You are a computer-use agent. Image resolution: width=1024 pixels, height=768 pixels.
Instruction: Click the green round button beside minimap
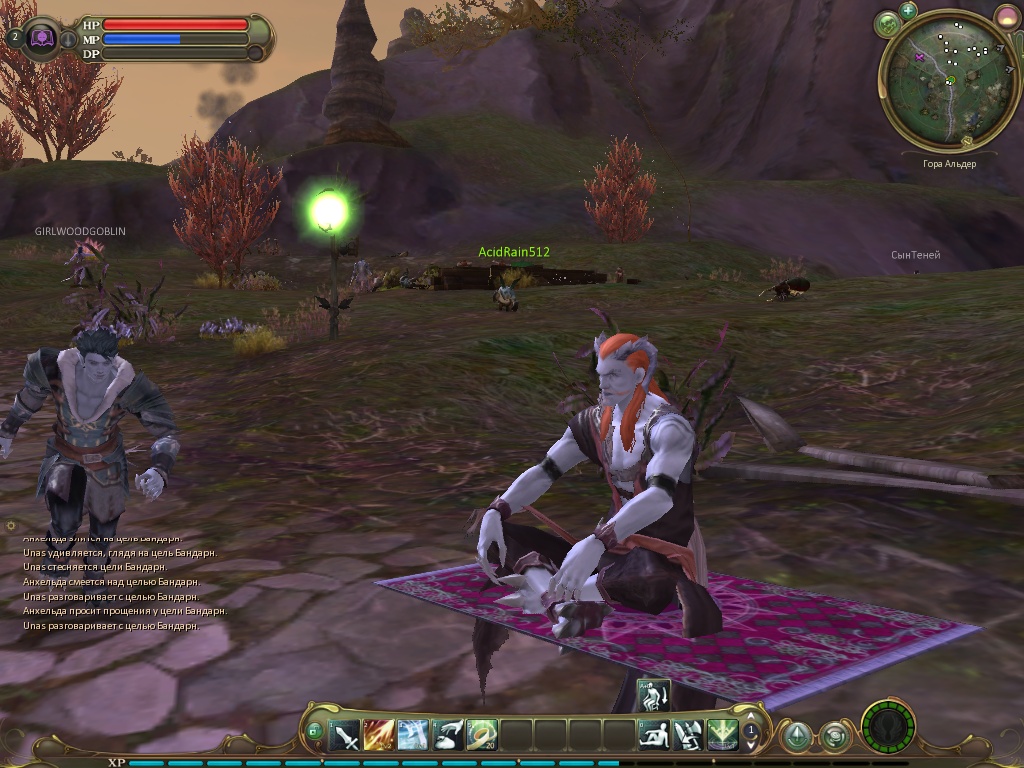[x=887, y=24]
